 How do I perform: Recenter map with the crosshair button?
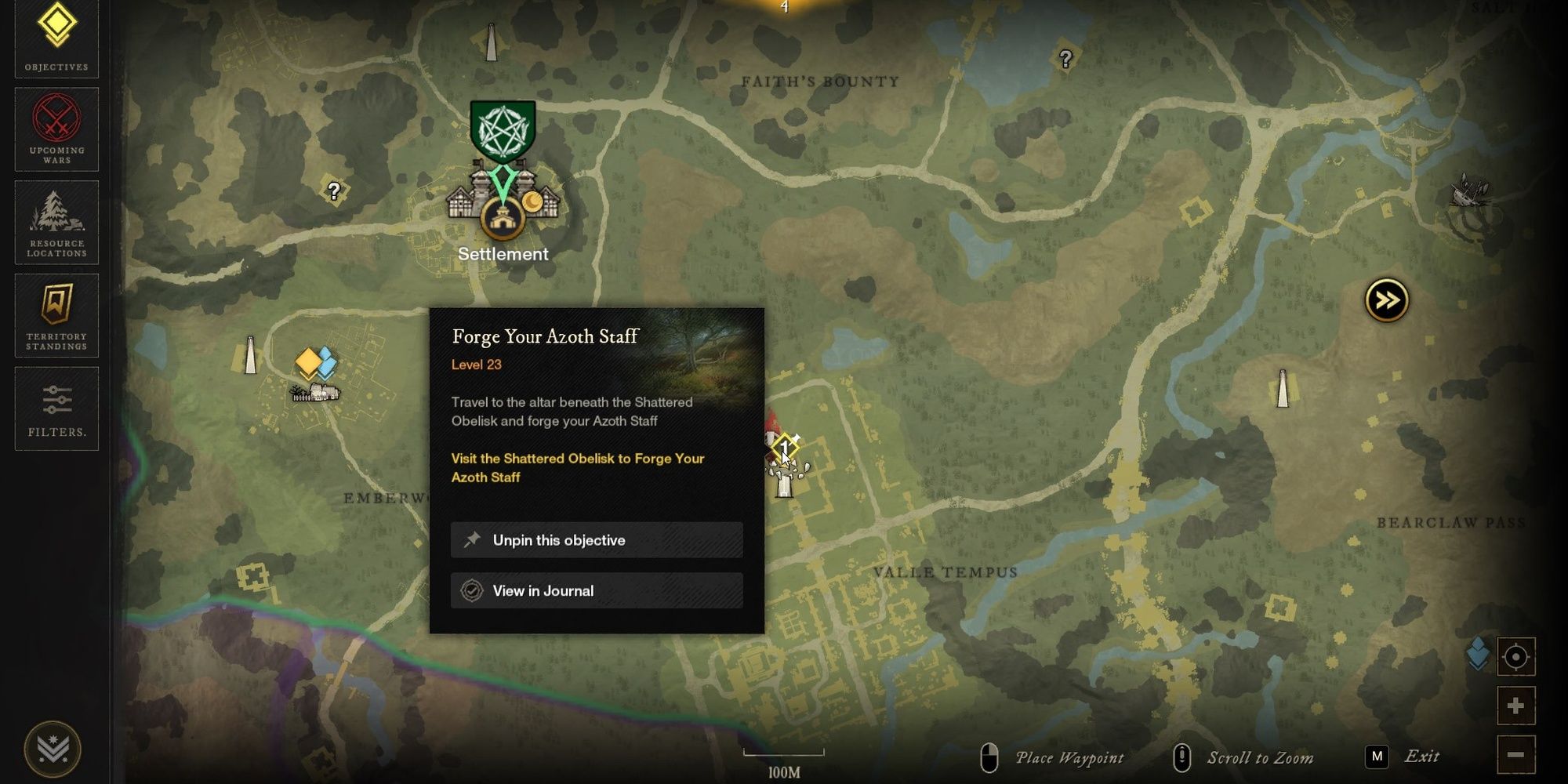pos(1517,657)
